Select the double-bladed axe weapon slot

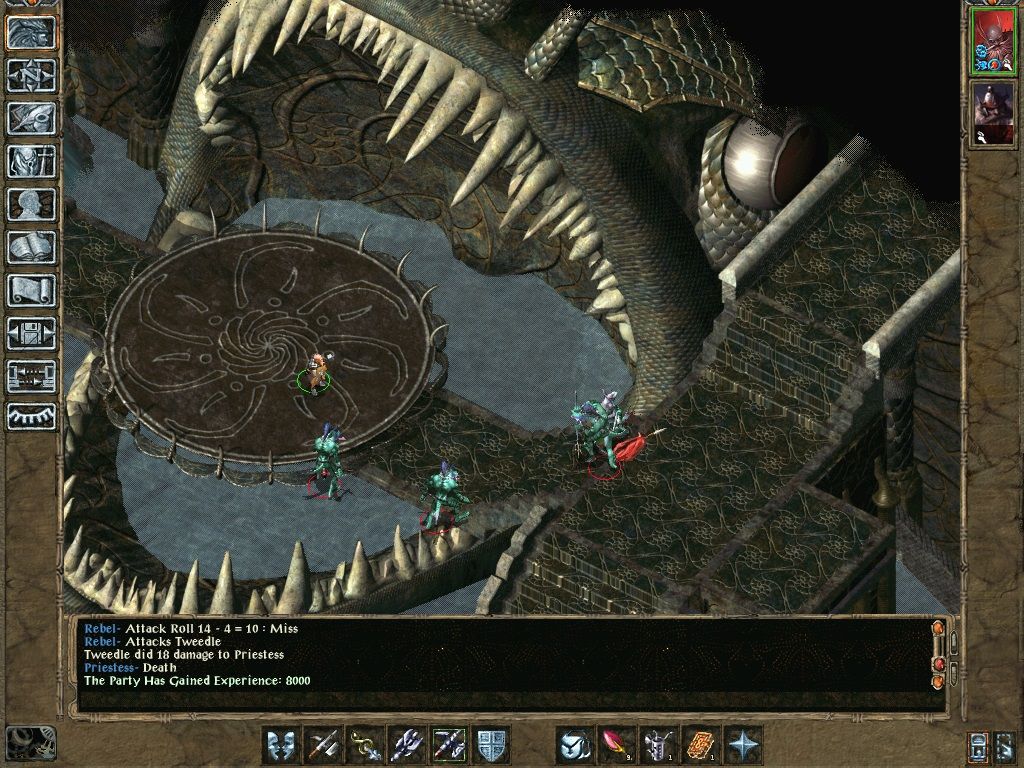407,745
